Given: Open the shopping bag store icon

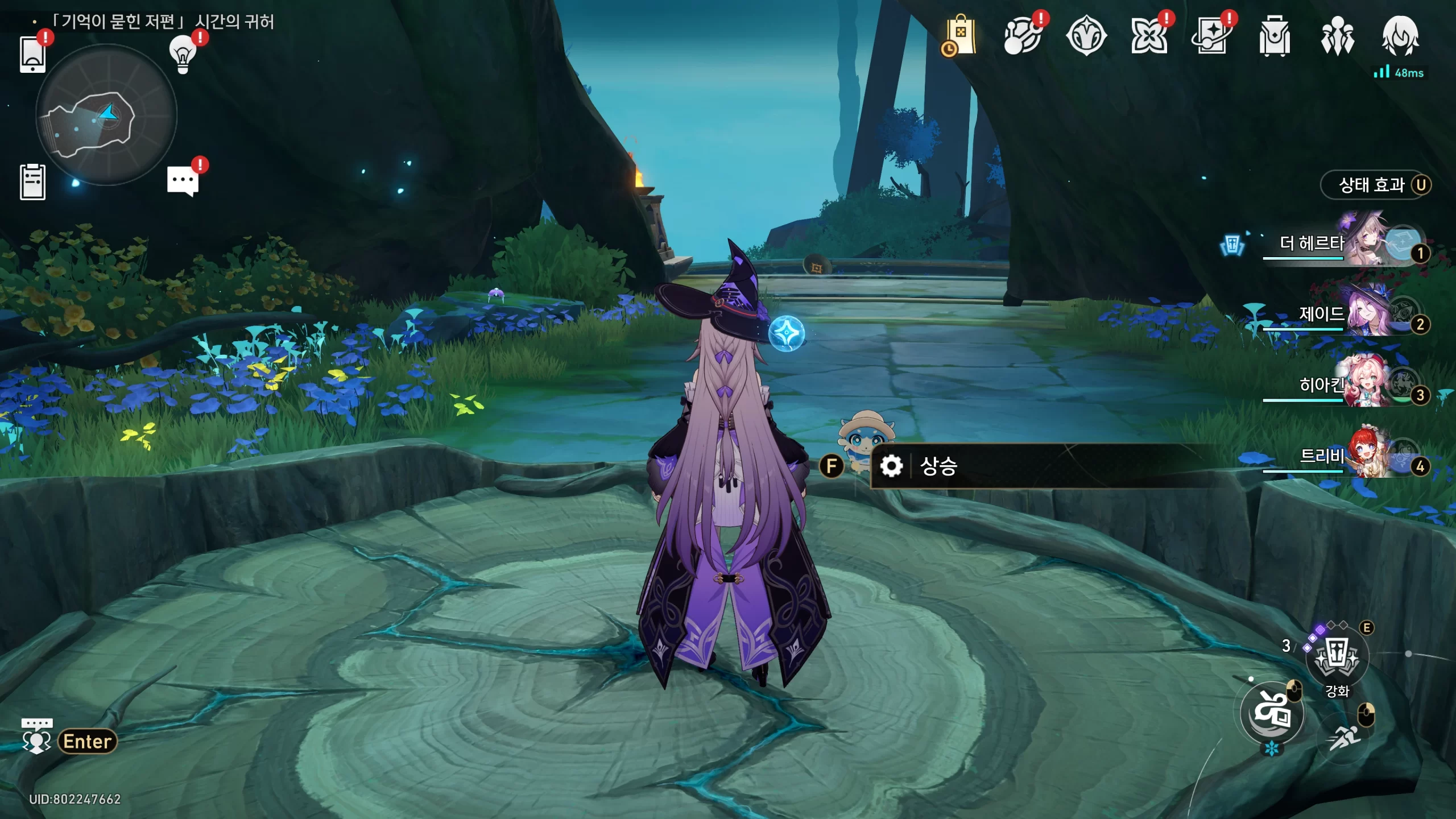Looking at the screenshot, I should pyautogui.click(x=960, y=36).
